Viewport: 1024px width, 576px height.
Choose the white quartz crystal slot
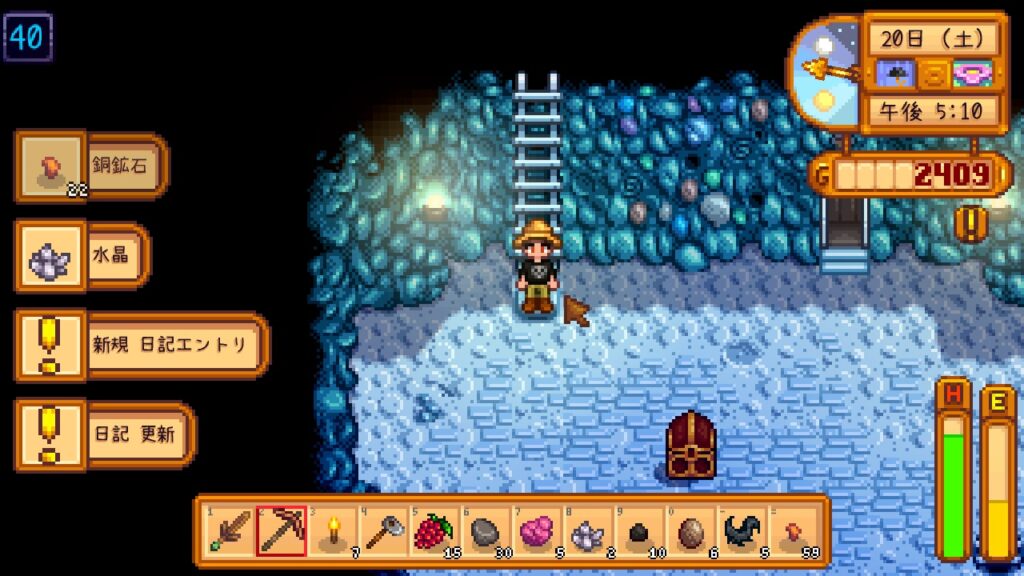coord(589,531)
